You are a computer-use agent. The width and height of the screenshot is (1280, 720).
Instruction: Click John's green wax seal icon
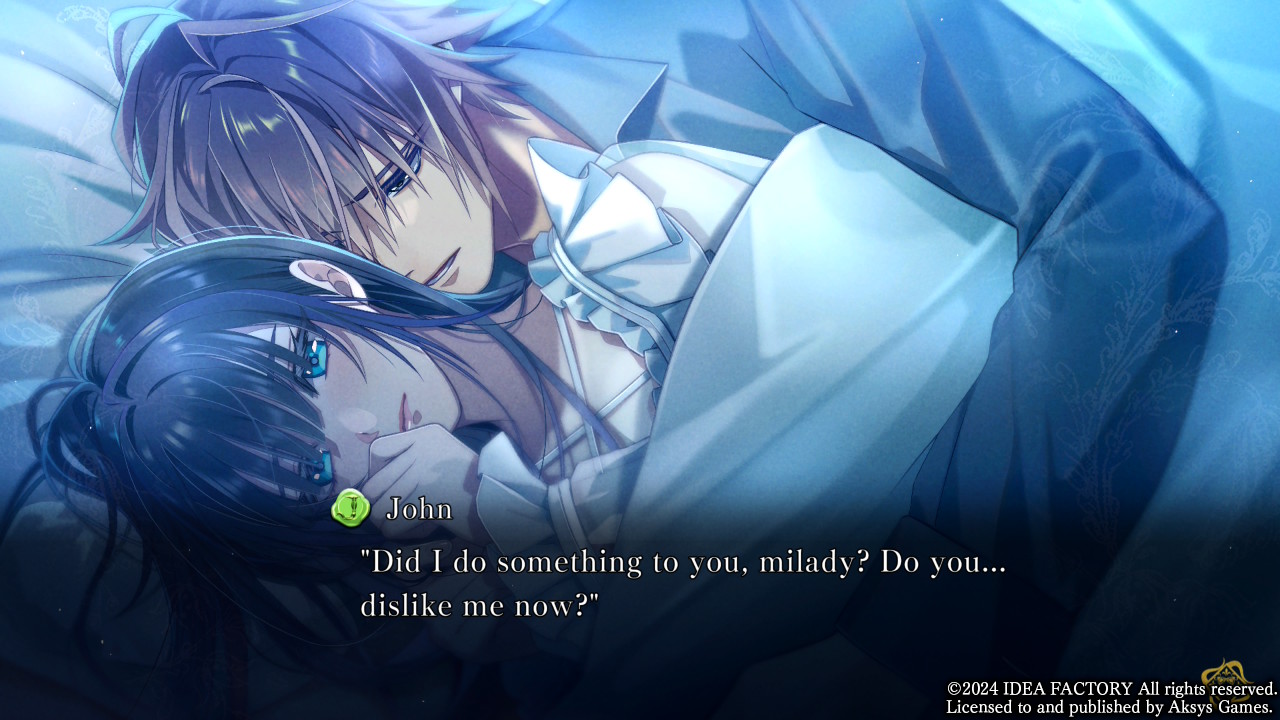351,508
